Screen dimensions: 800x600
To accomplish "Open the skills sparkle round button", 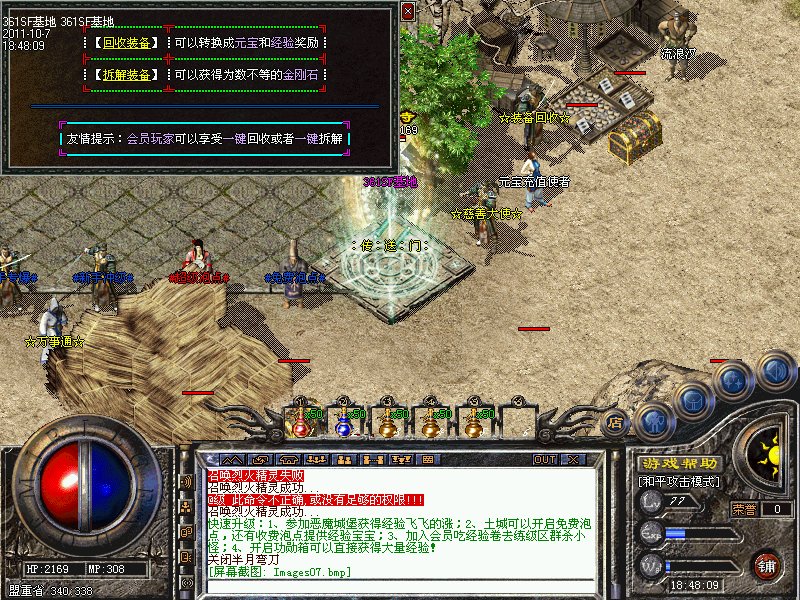I will pyautogui.click(x=735, y=380).
